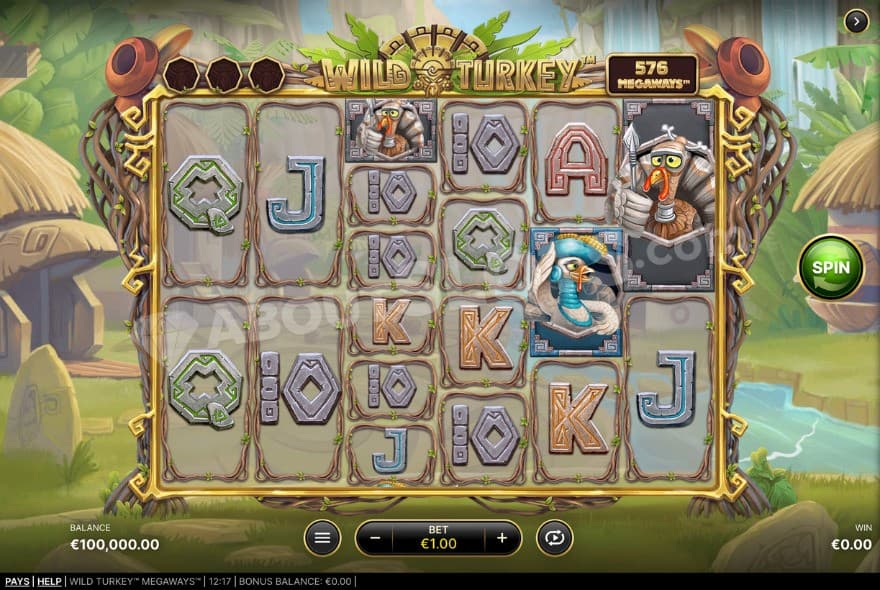Open the PAYS paytable link
880x590 pixels.
click(17, 582)
